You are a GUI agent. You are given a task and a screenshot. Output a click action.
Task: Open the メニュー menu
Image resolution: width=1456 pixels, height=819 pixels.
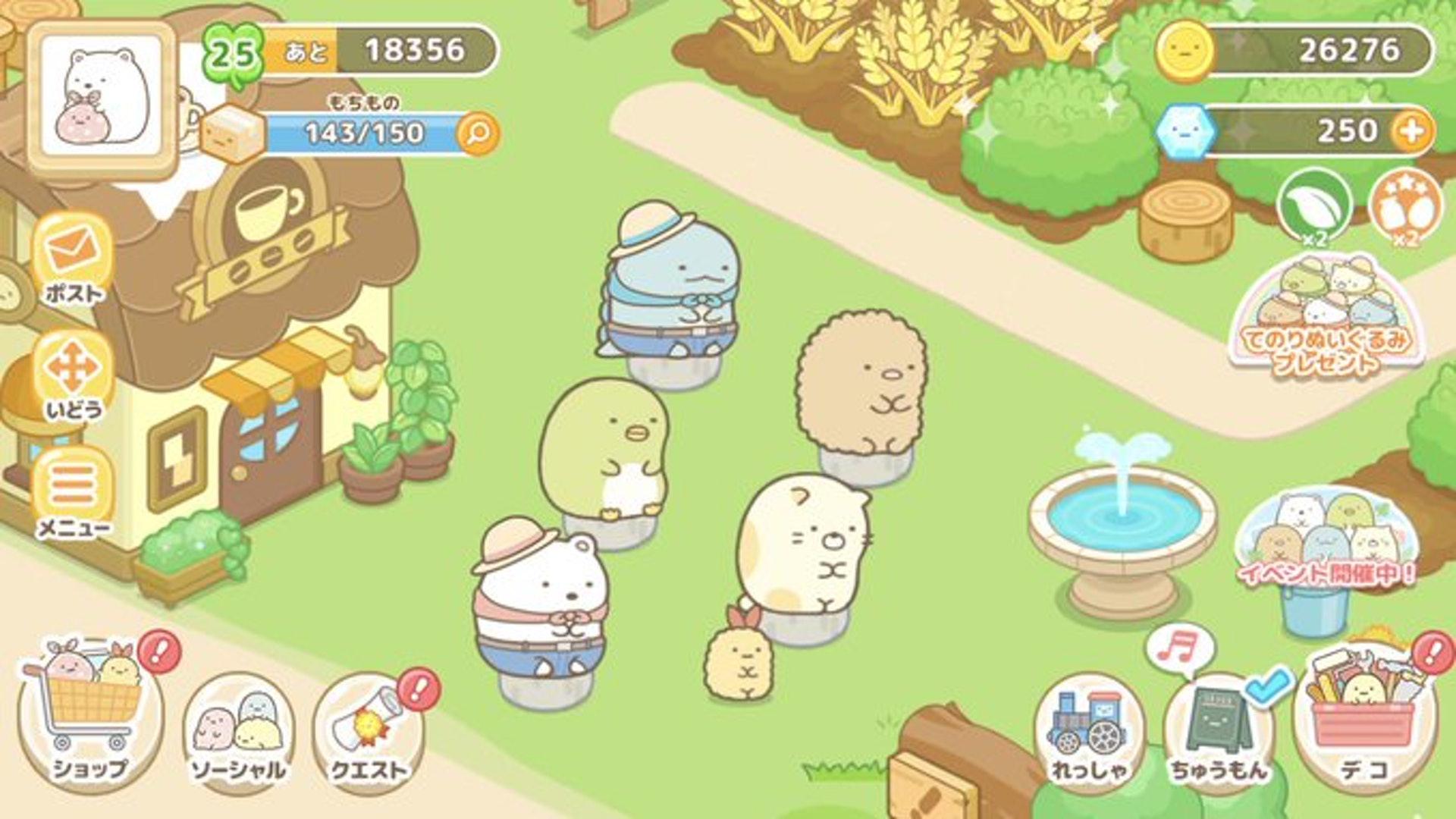pyautogui.click(x=74, y=493)
